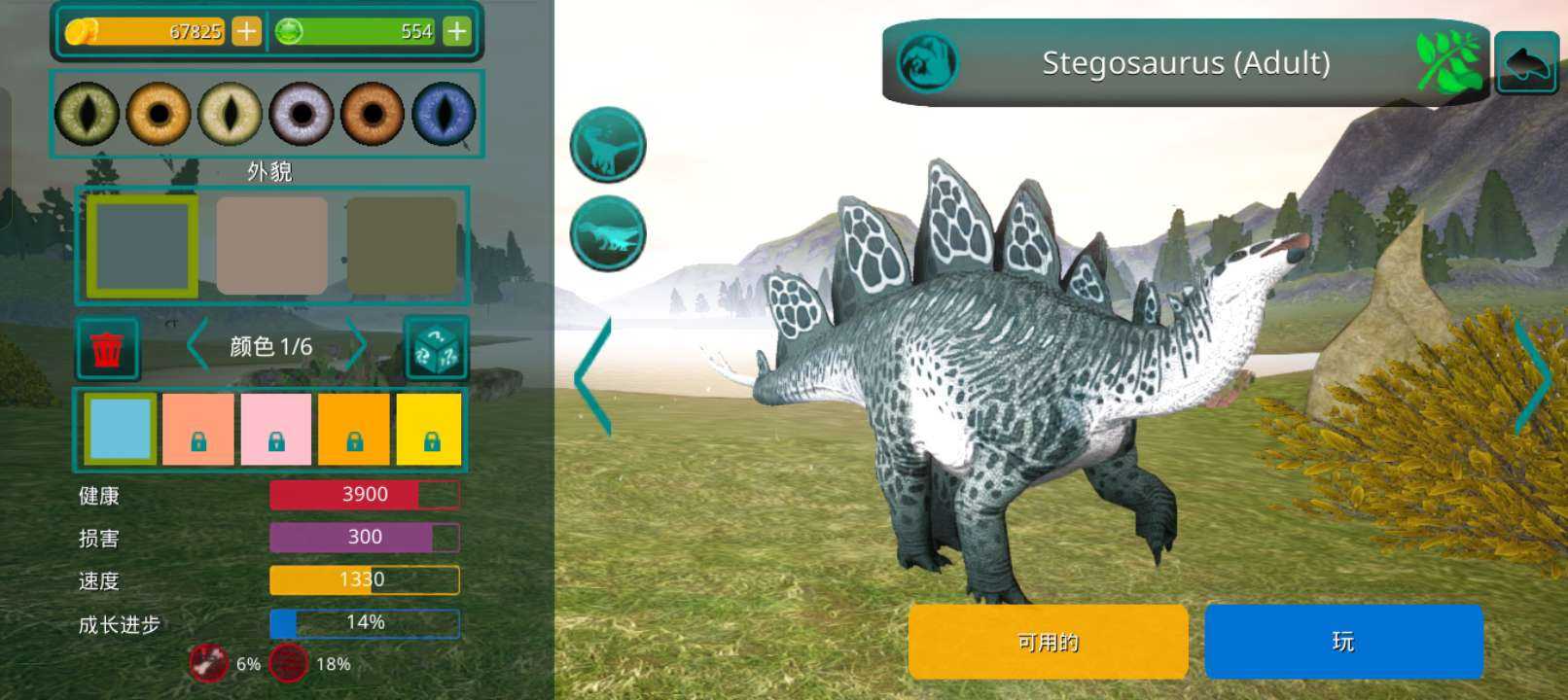
Task: Choose the tan beige appearance swatch
Action: coord(272,246)
